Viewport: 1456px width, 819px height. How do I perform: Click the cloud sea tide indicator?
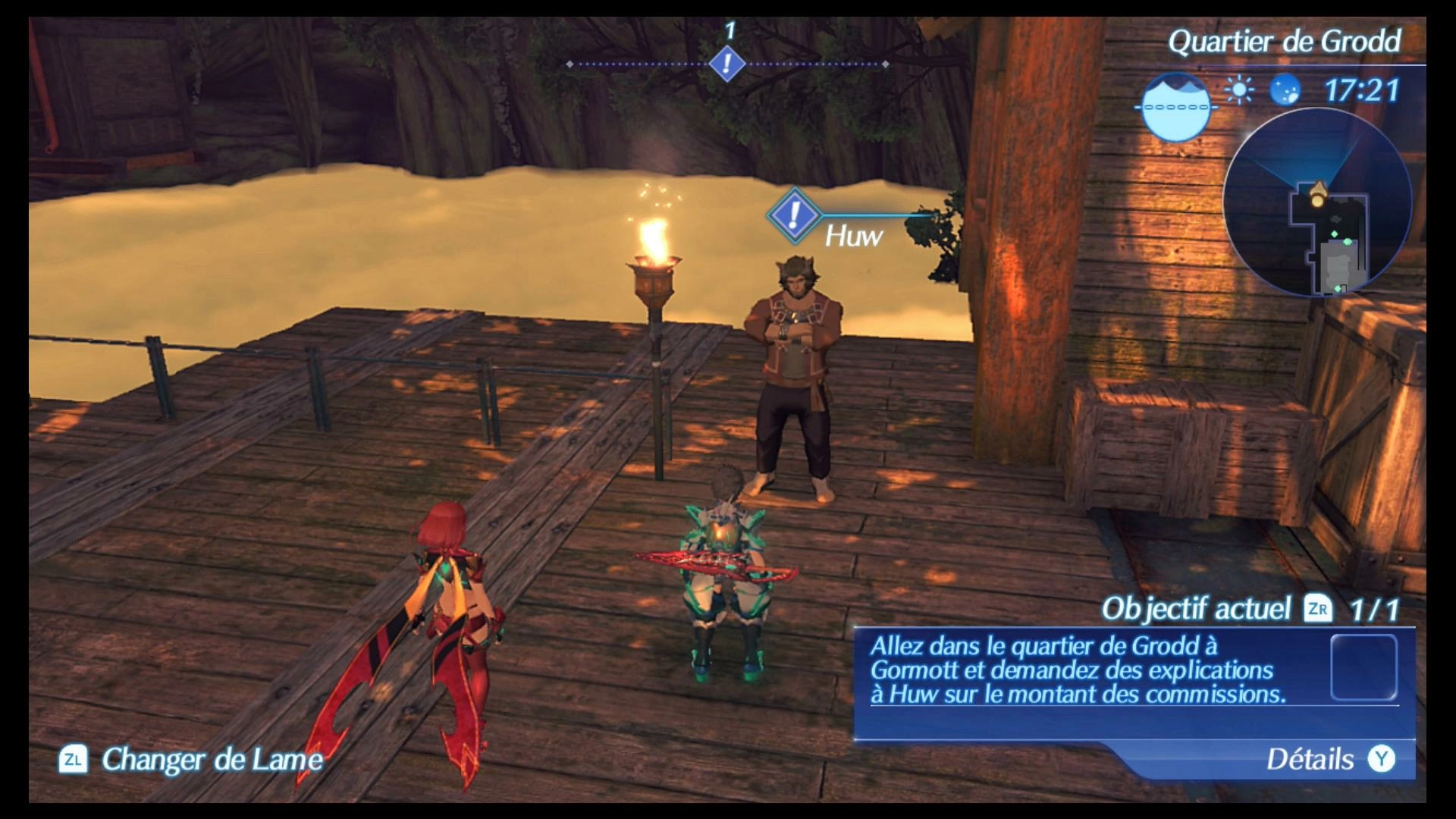click(1175, 107)
